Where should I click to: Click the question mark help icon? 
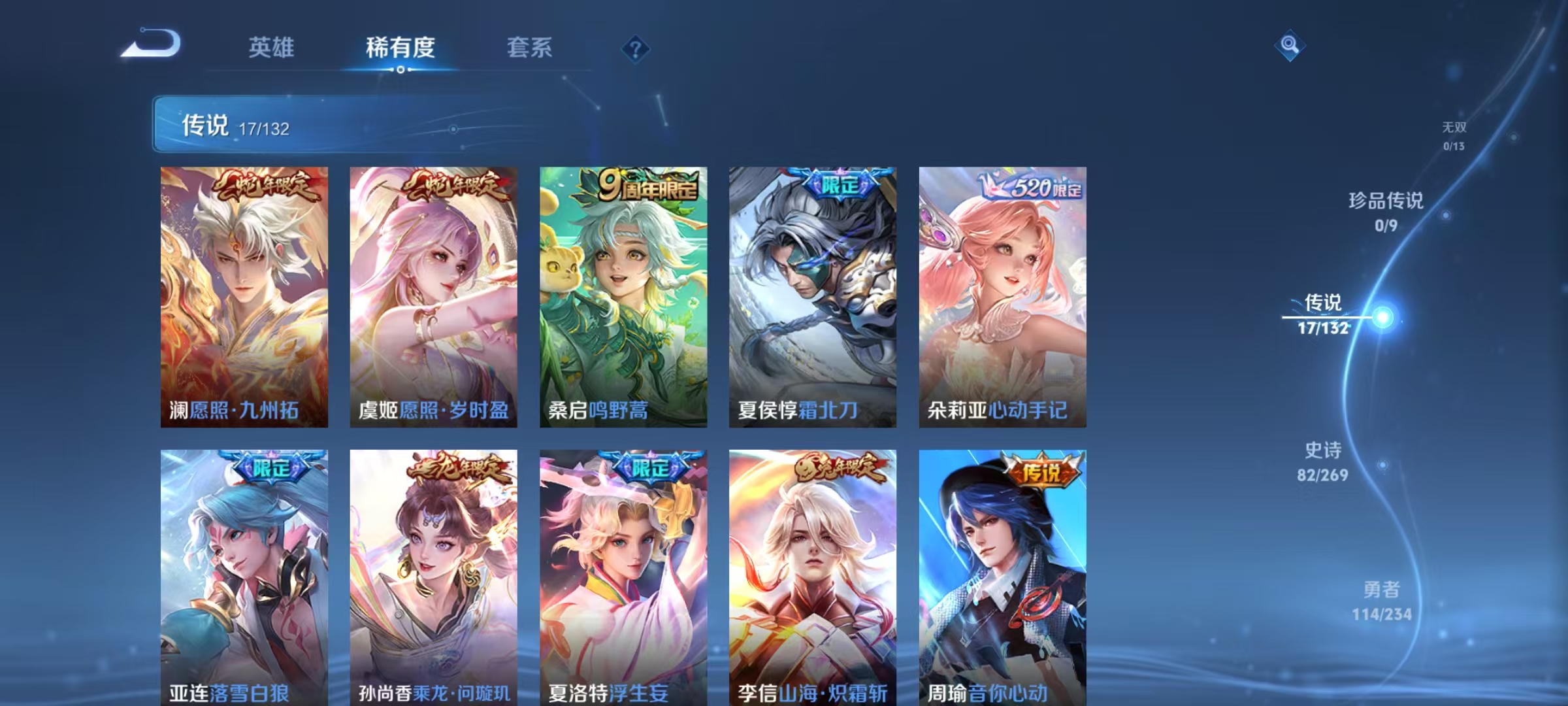[636, 49]
